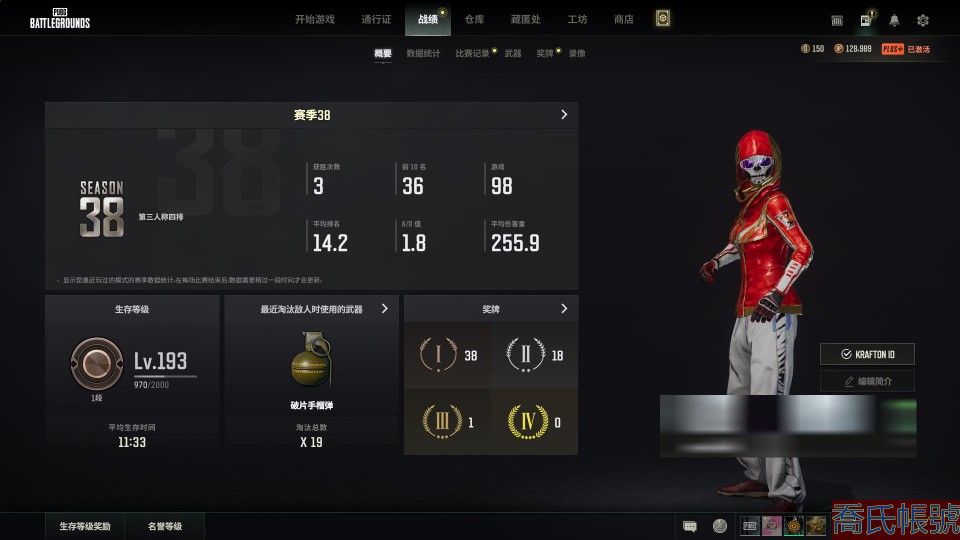Open the chat bubble icon
This screenshot has width=960, height=540.
click(689, 526)
